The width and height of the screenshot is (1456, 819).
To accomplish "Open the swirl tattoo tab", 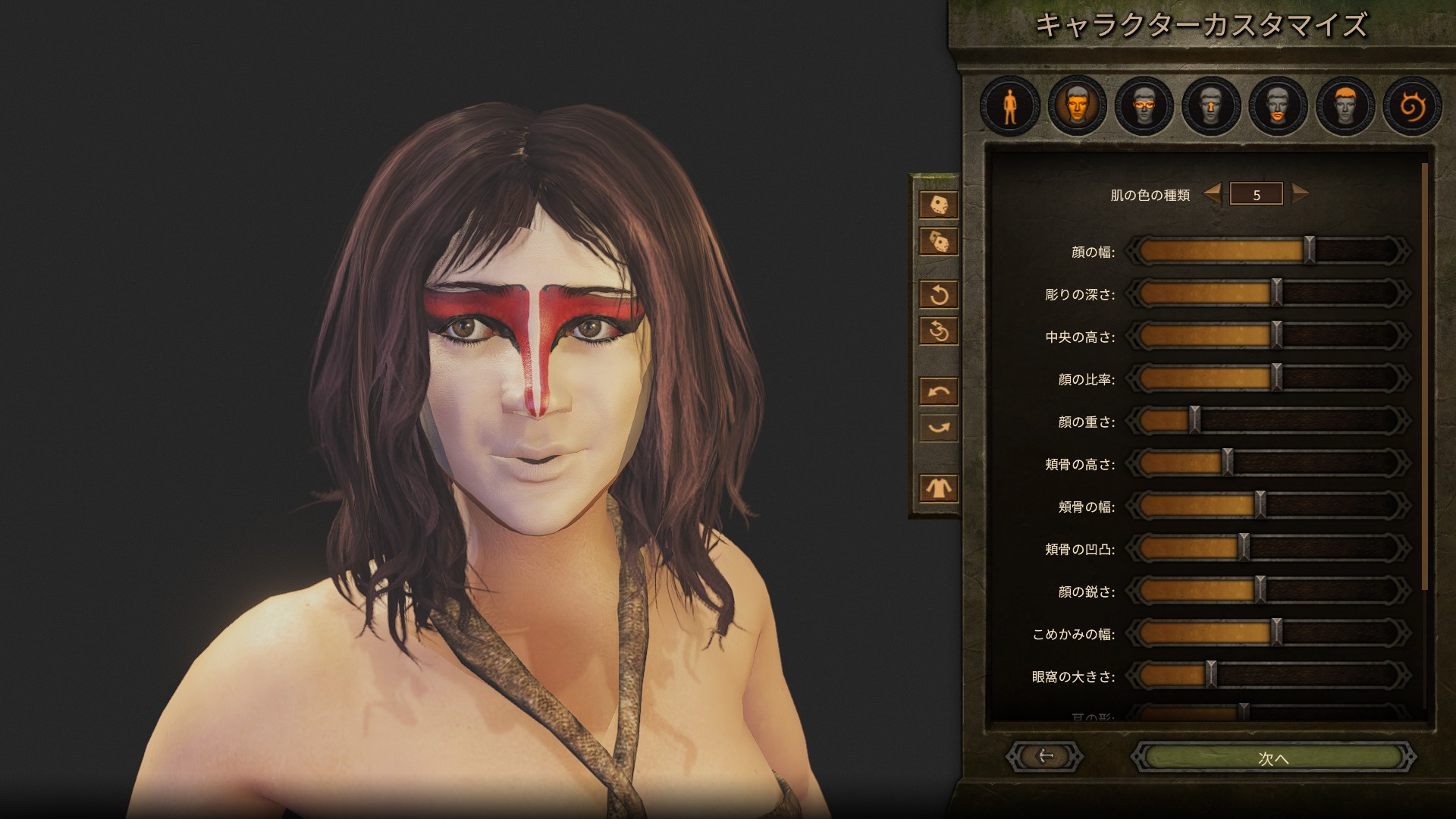I will click(x=1411, y=105).
